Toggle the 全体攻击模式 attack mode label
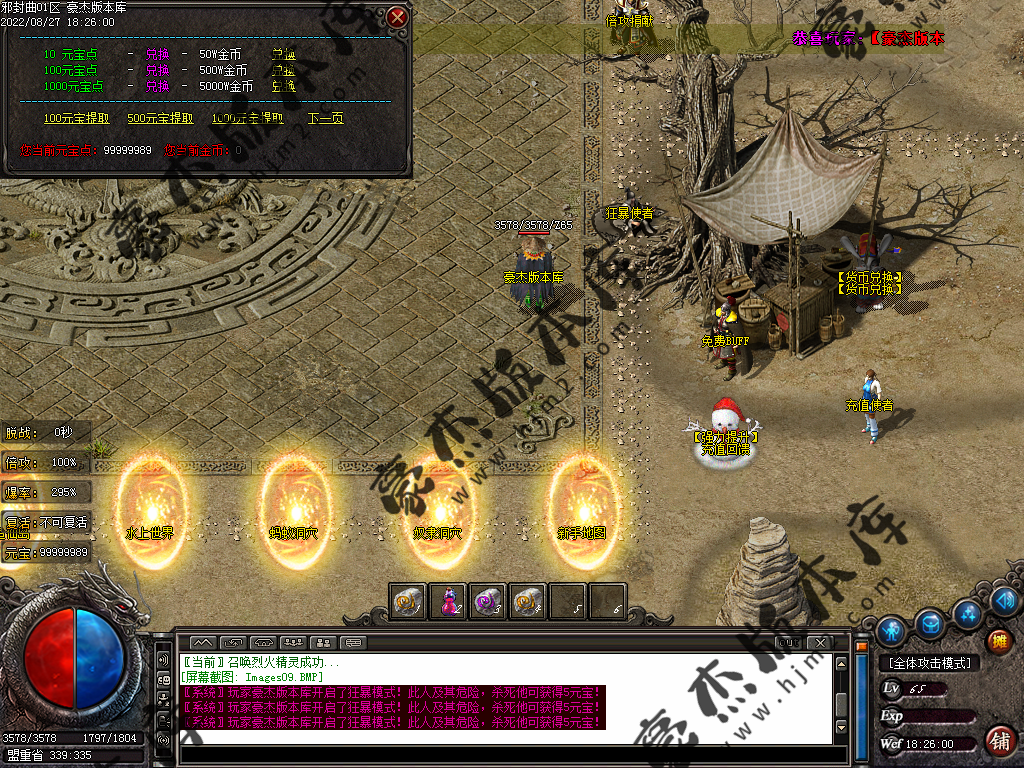The image size is (1024, 768). point(928,663)
